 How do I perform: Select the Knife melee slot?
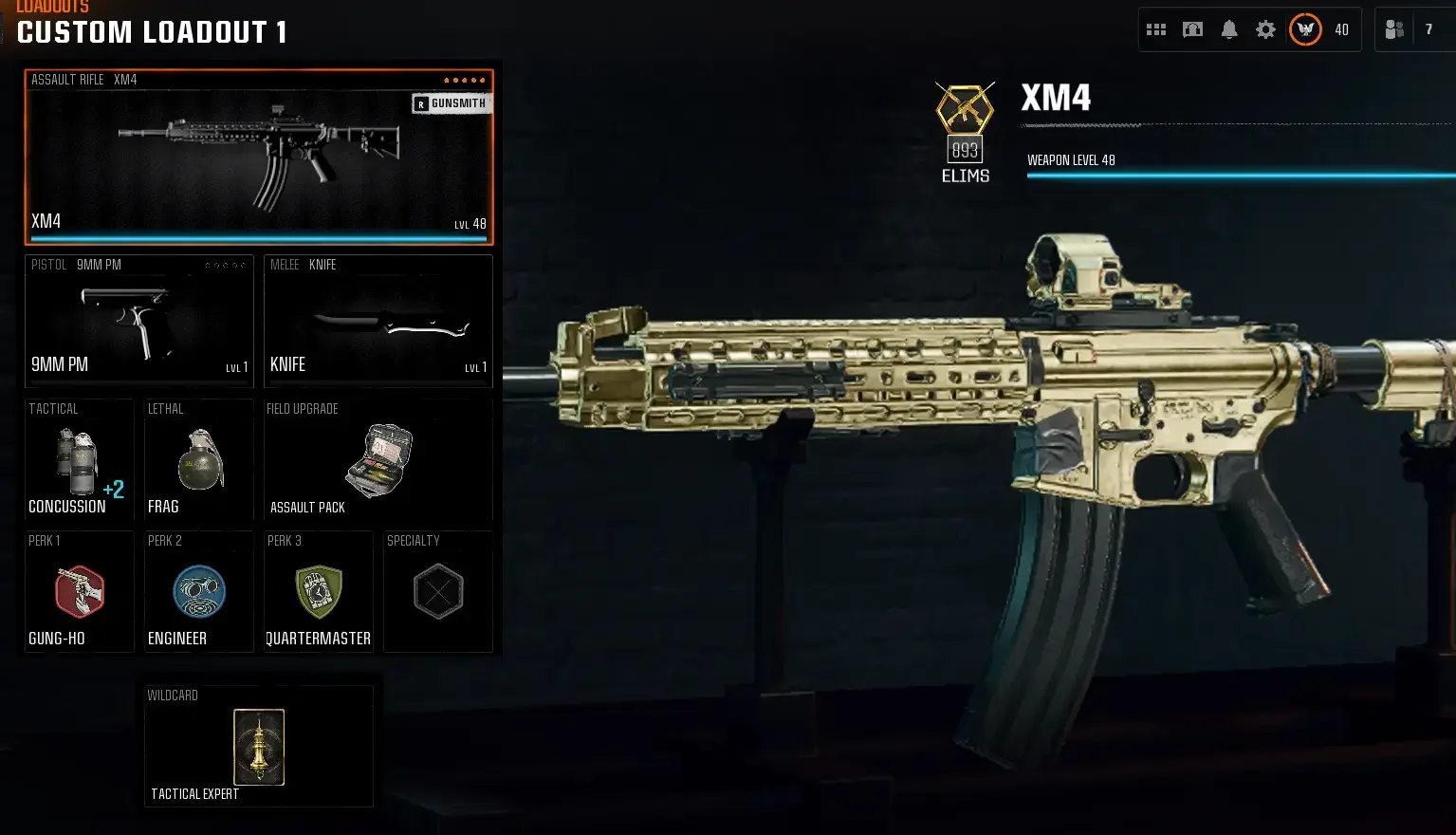click(x=378, y=321)
